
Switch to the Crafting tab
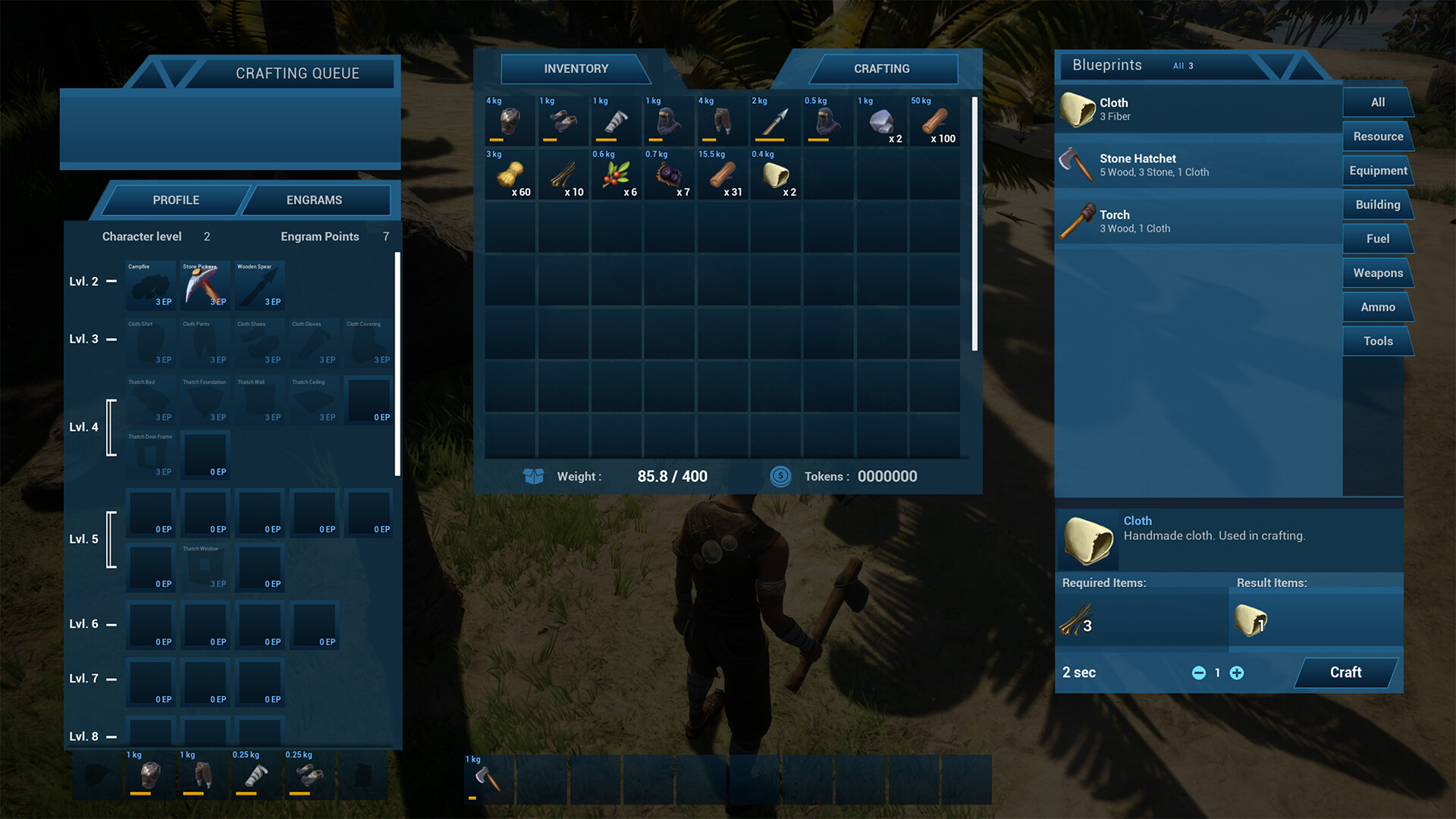pyautogui.click(x=882, y=69)
